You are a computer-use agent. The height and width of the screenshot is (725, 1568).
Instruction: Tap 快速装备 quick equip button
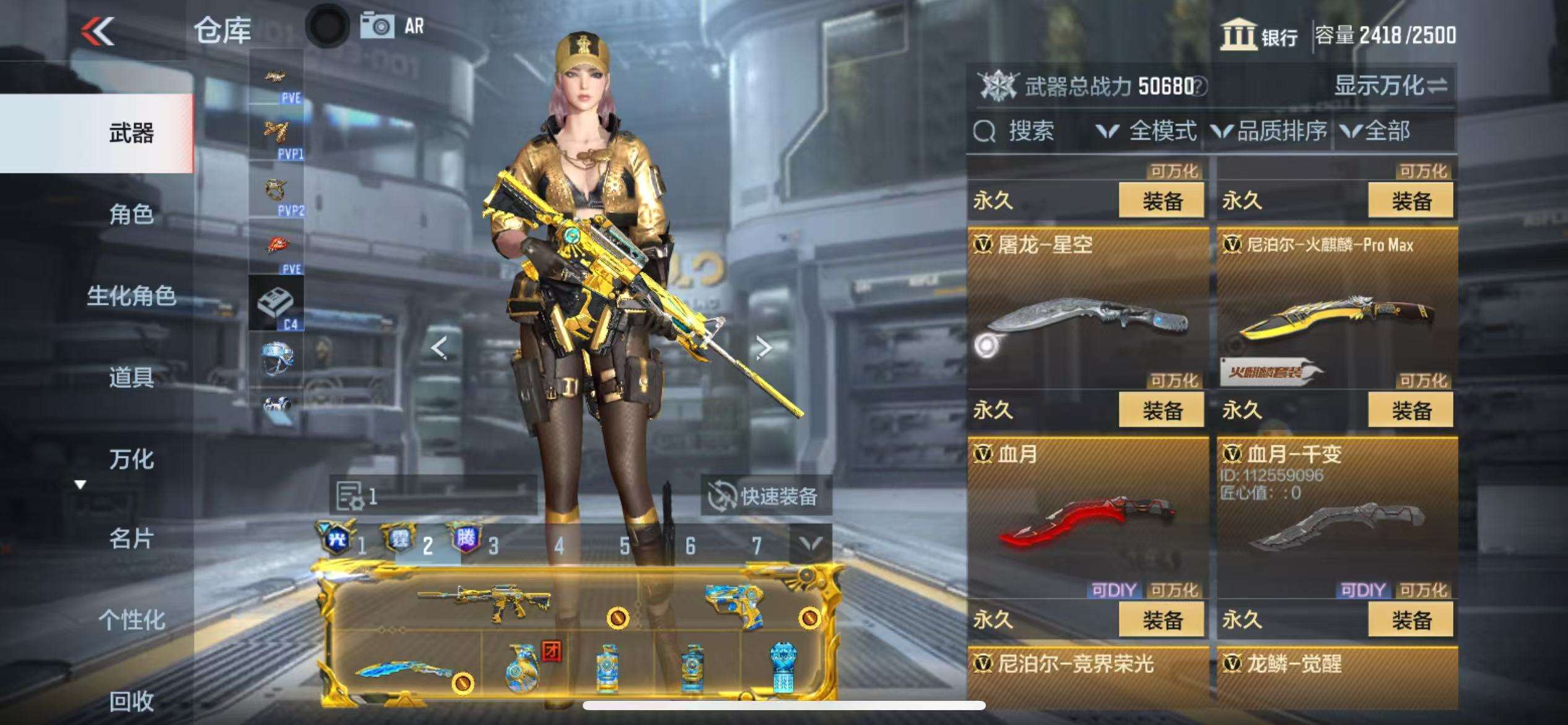click(x=766, y=496)
